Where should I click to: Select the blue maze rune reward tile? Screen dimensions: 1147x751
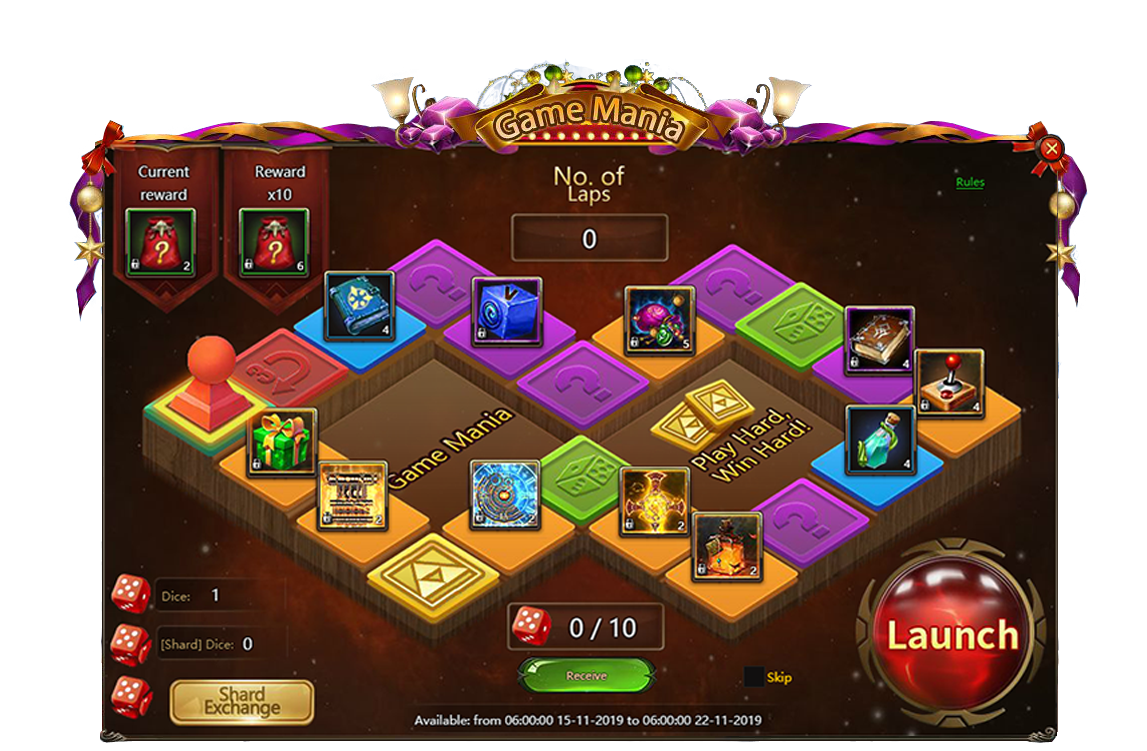505,495
